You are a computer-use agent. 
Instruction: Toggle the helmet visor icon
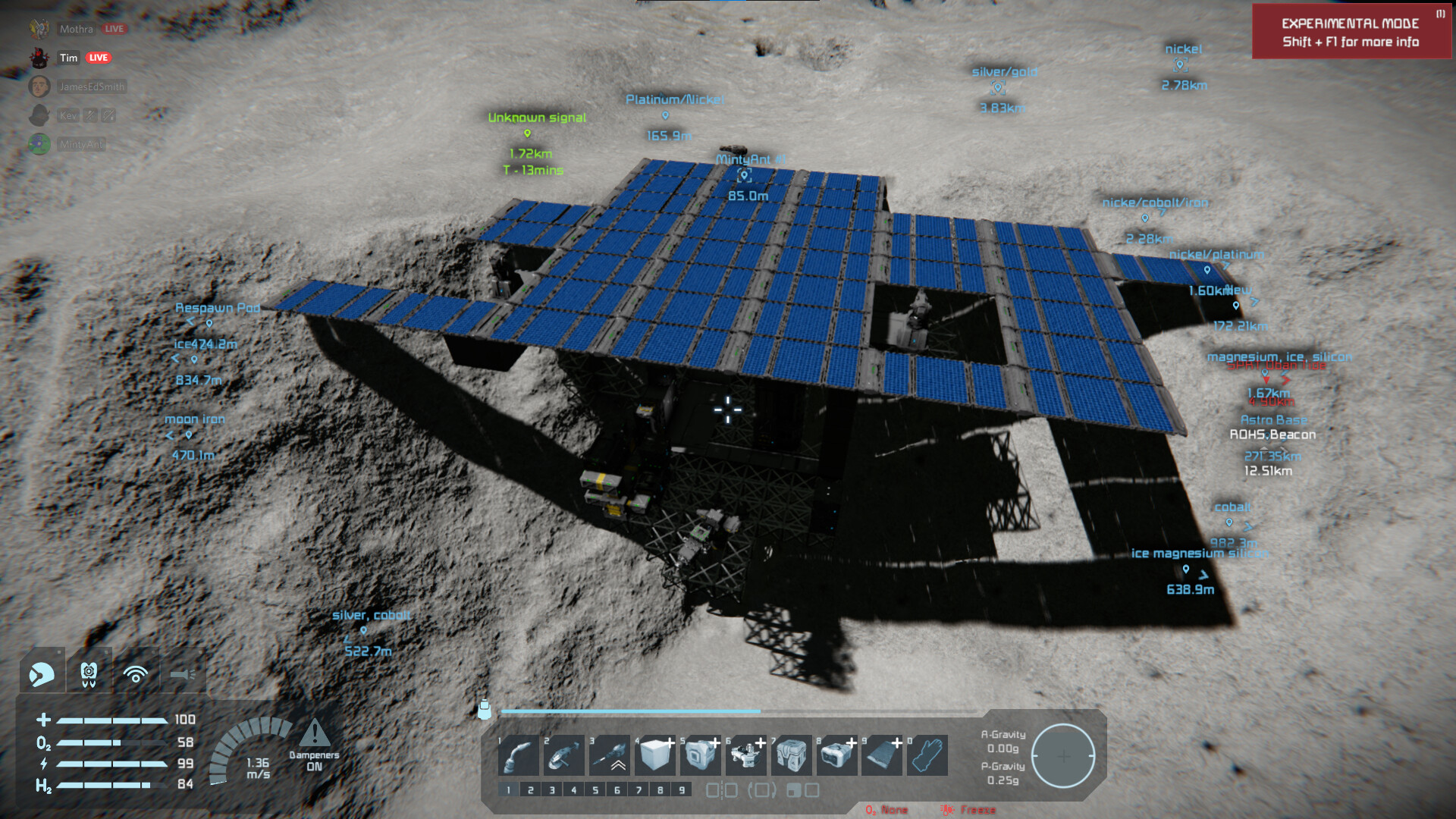pyautogui.click(x=42, y=673)
